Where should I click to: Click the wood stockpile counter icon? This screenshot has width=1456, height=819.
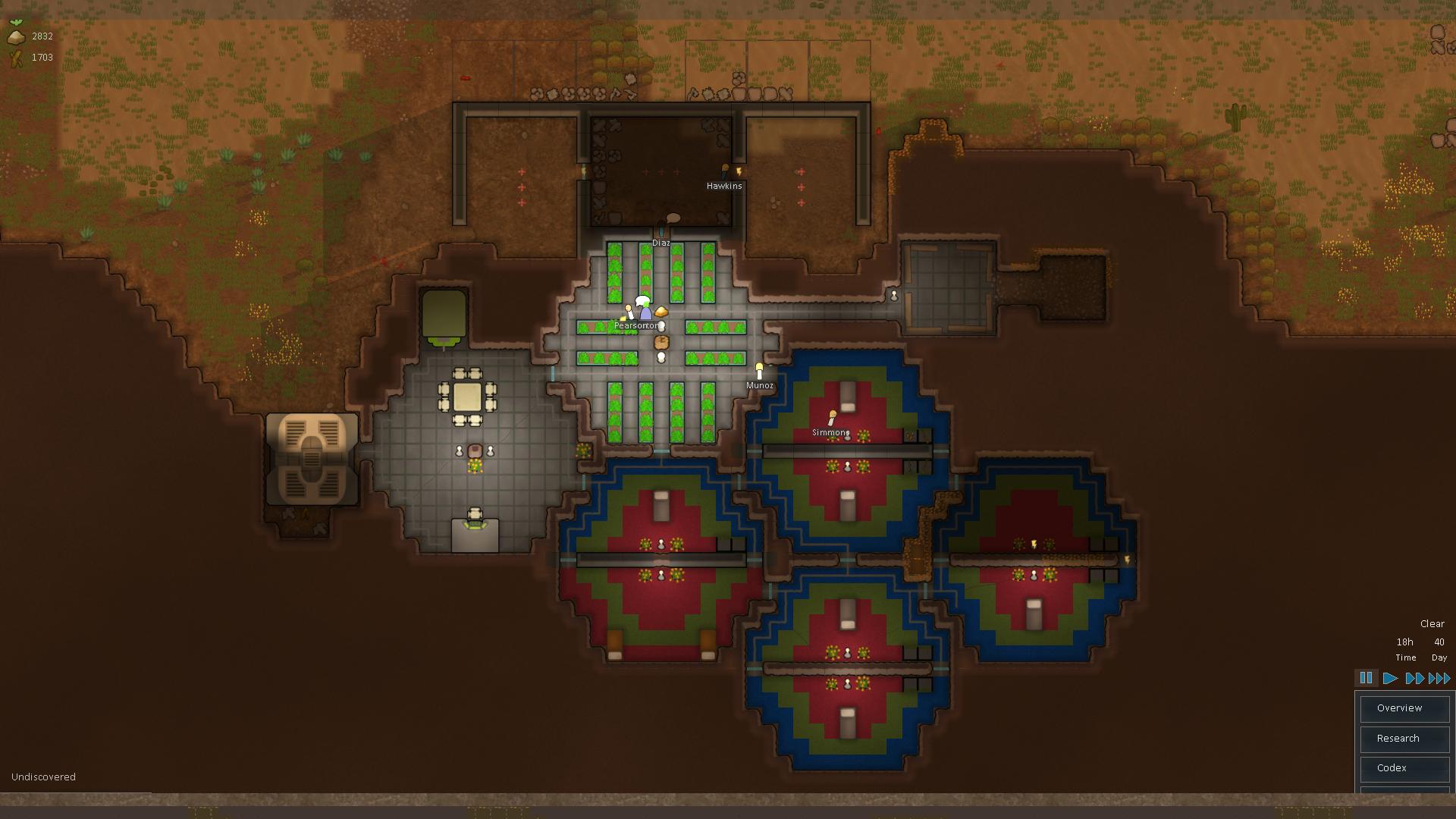15,56
